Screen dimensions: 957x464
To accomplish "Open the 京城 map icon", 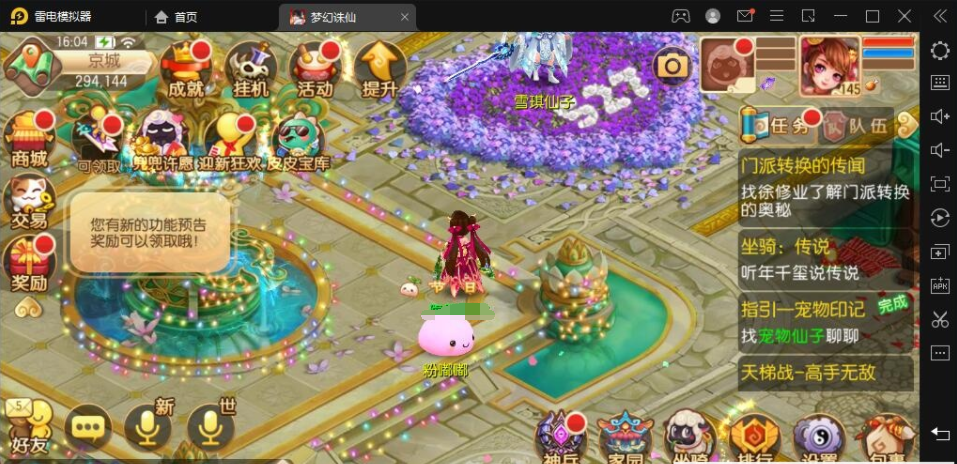I will [x=31, y=62].
